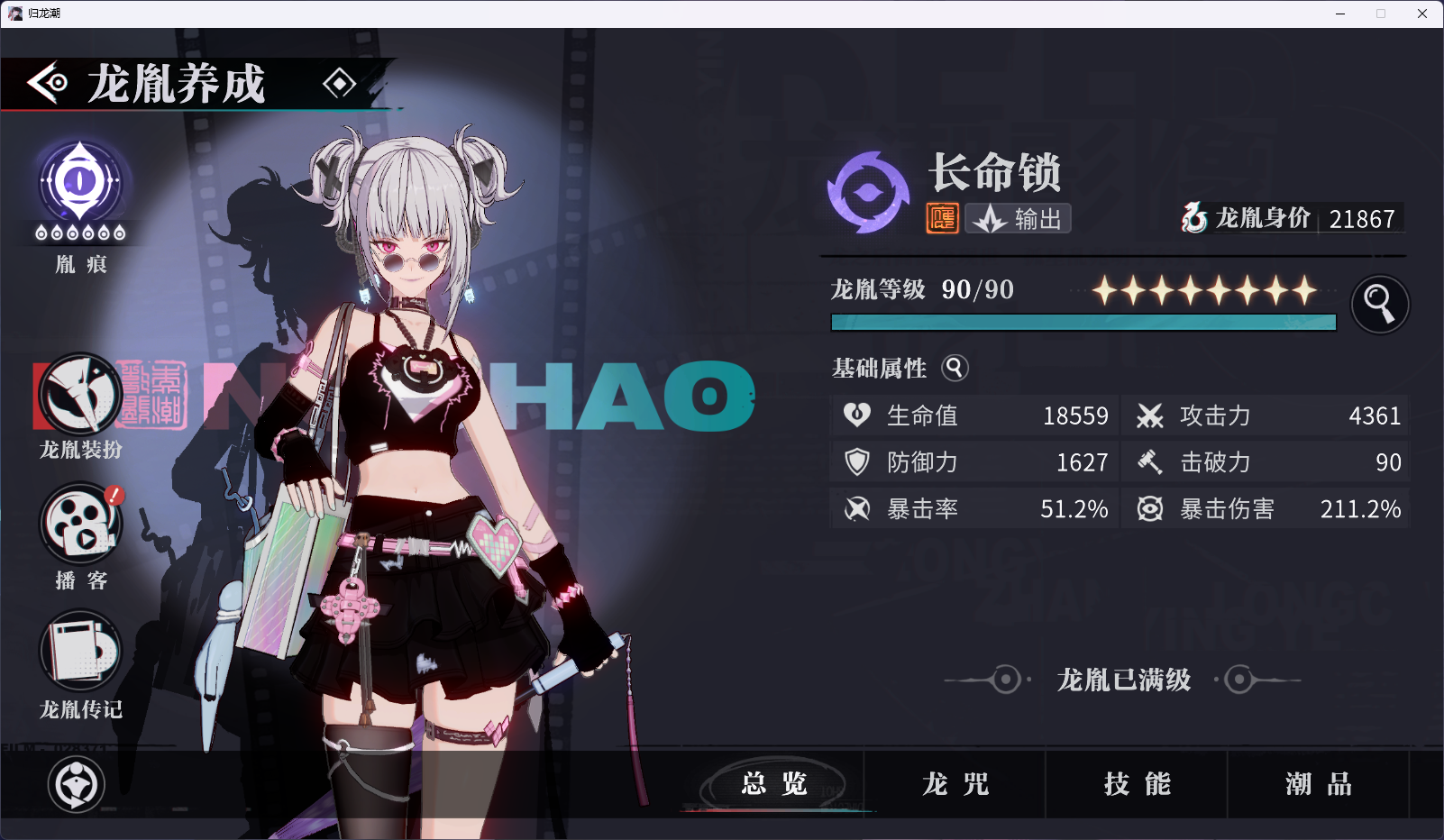Screen dimensions: 1444x840
Task: Switch to the 潮品 tab
Action: tap(1317, 785)
